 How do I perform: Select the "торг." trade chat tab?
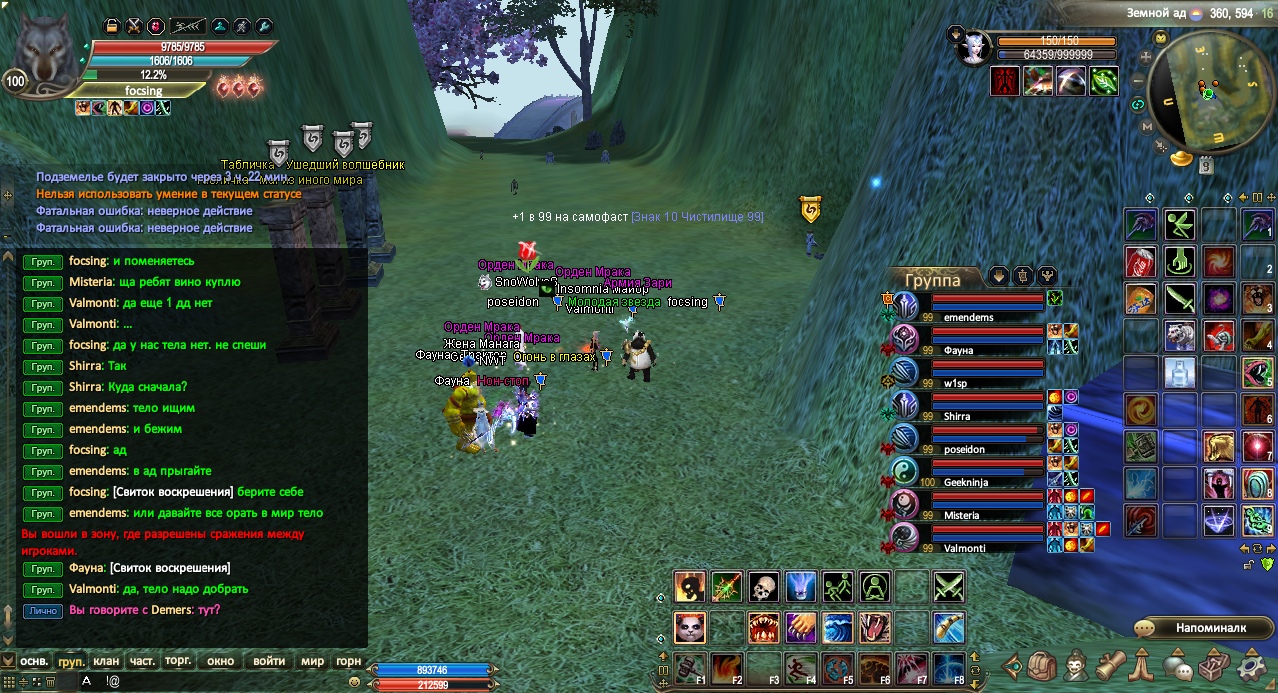(178, 661)
